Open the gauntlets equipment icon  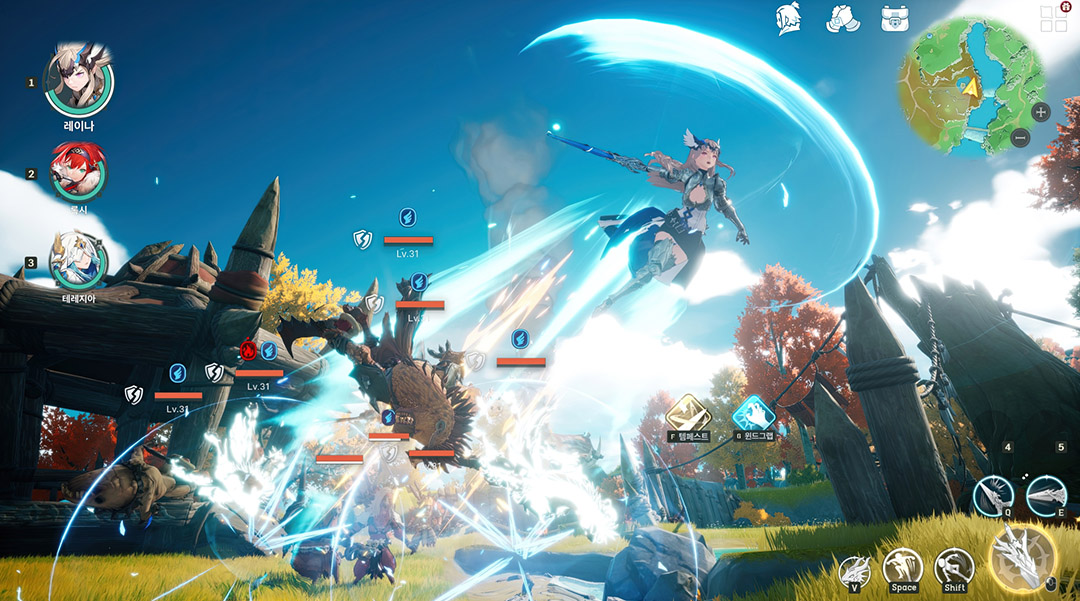click(x=842, y=18)
